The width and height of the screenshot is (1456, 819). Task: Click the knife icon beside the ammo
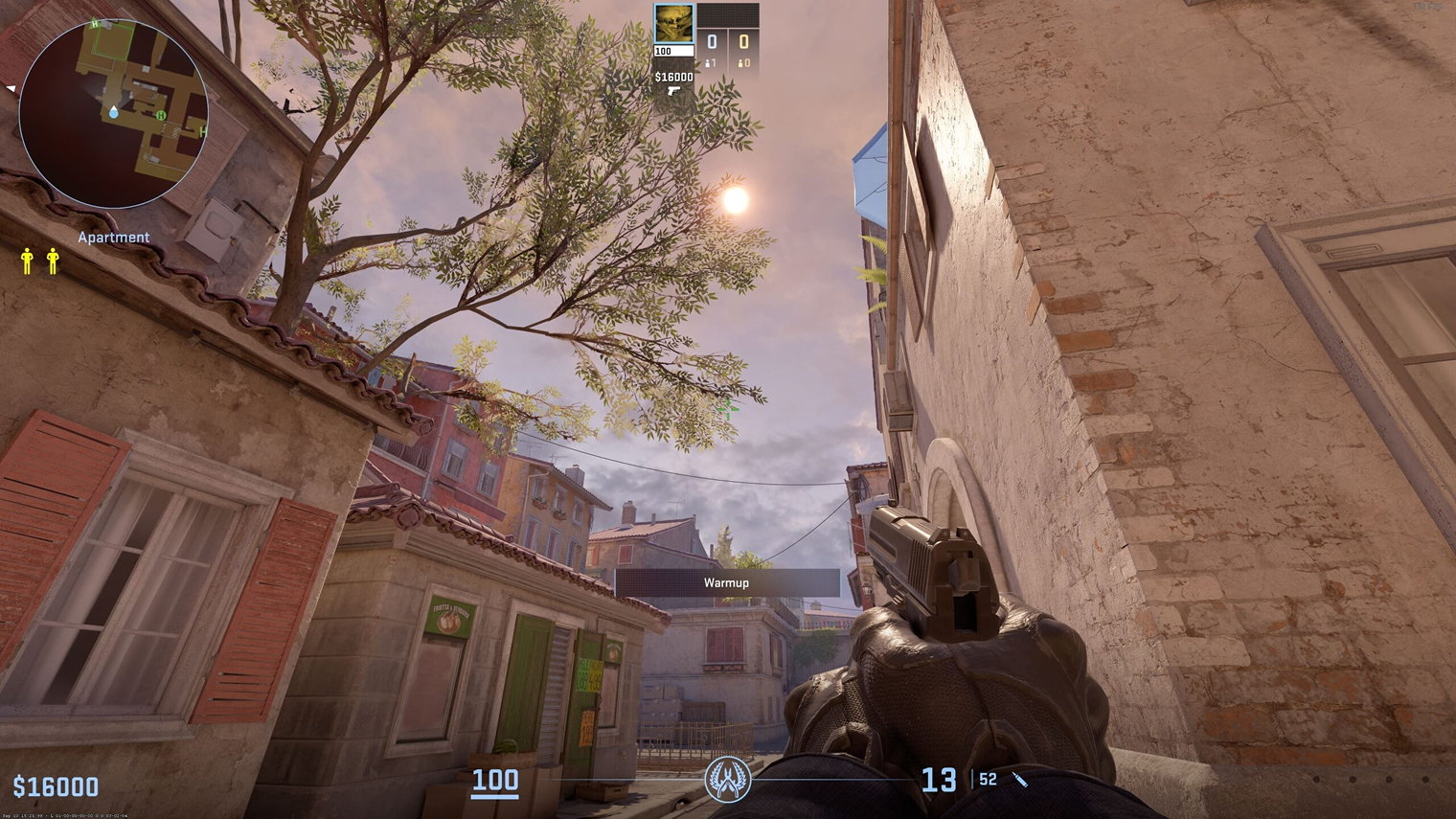point(1020,781)
